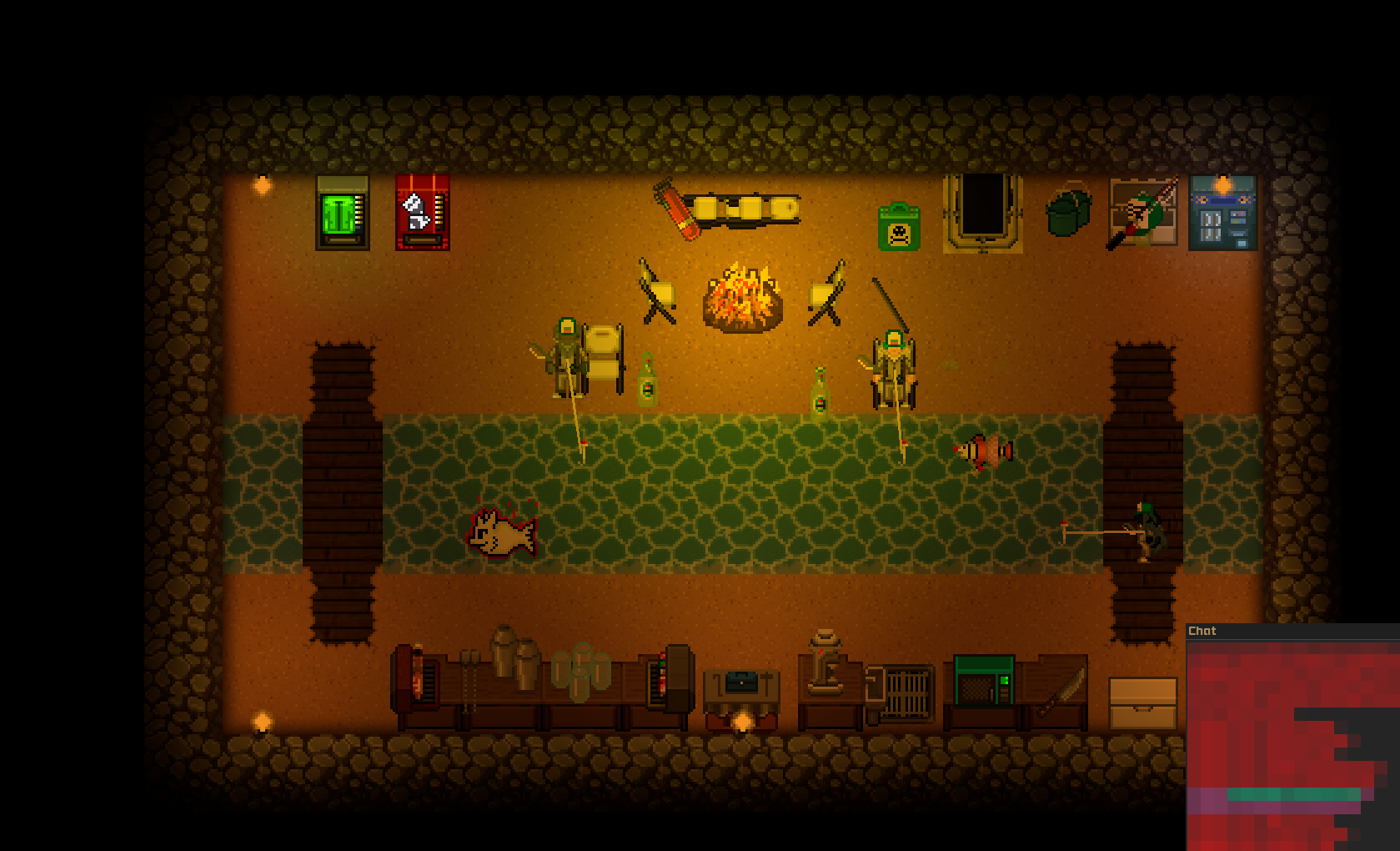The width and height of the screenshot is (1400, 851).
Task: Open the blue ATM machine top right
Action: [x=1222, y=214]
